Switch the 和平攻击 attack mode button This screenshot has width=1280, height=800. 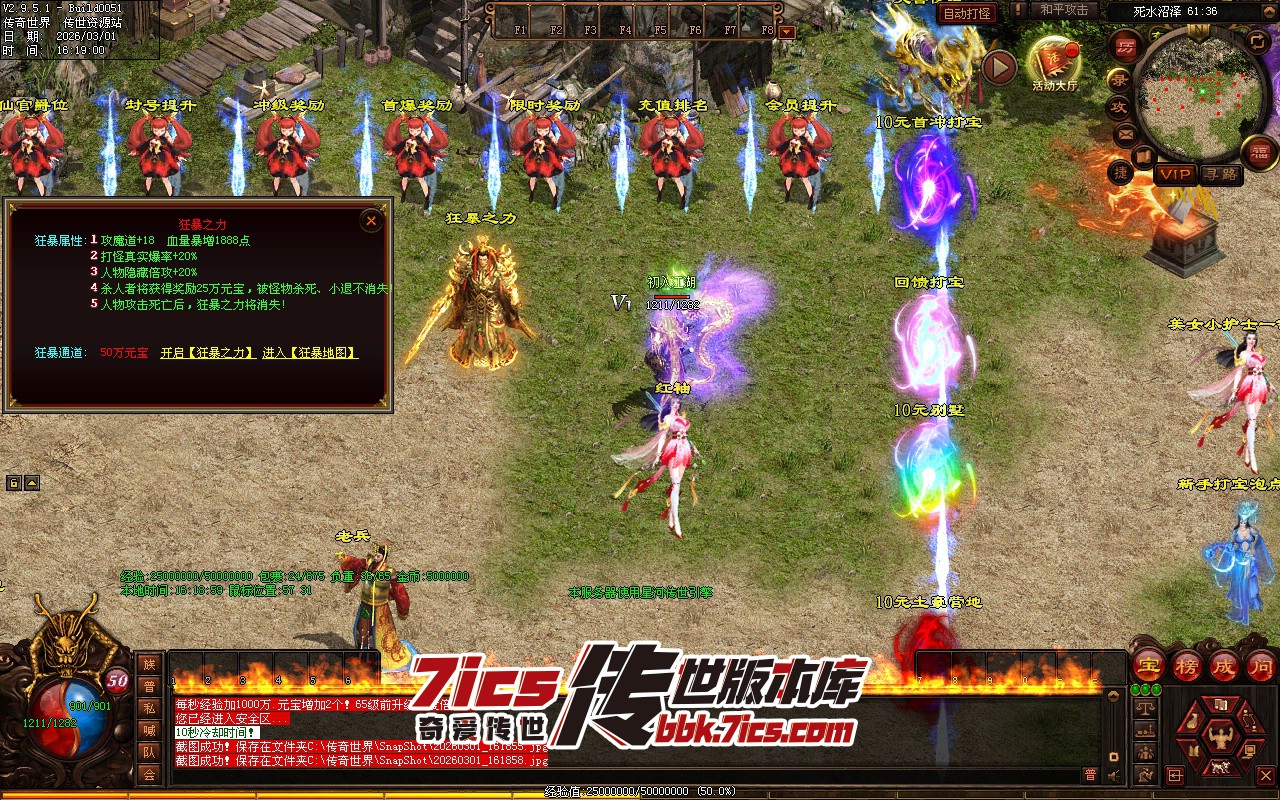coord(1063,10)
